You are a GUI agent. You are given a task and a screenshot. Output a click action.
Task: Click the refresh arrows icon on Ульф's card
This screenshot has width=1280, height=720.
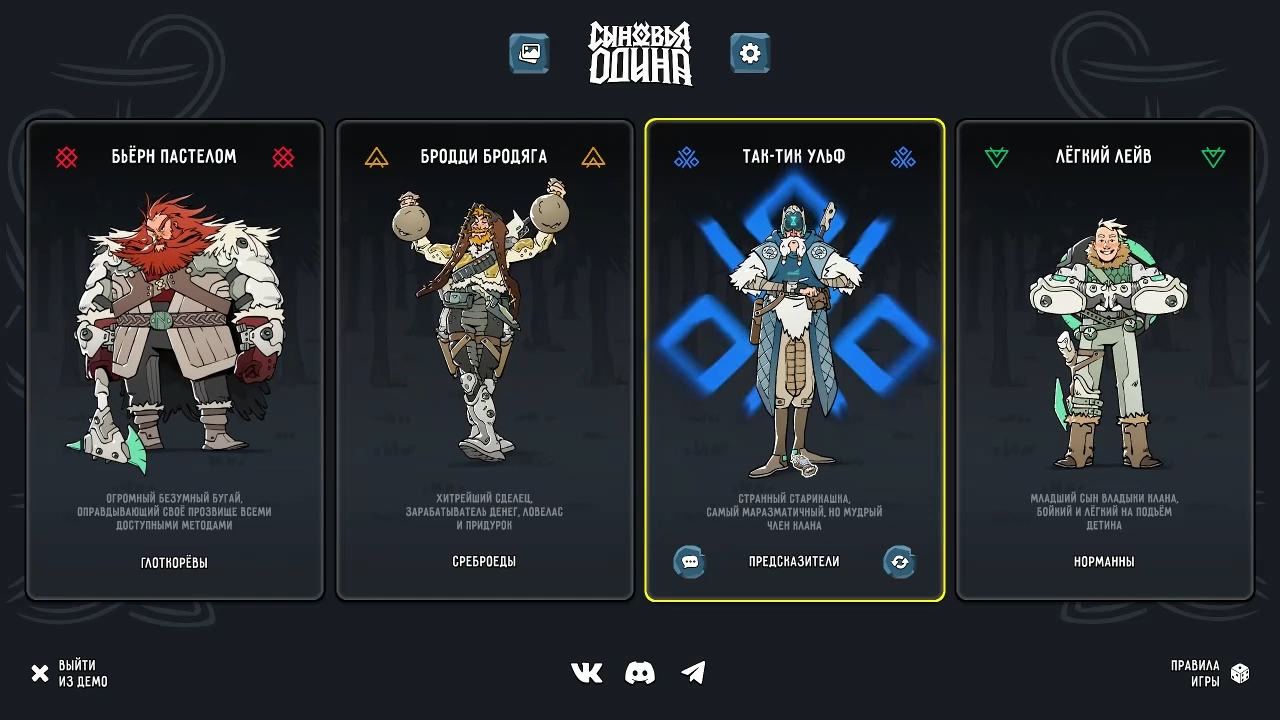[899, 562]
